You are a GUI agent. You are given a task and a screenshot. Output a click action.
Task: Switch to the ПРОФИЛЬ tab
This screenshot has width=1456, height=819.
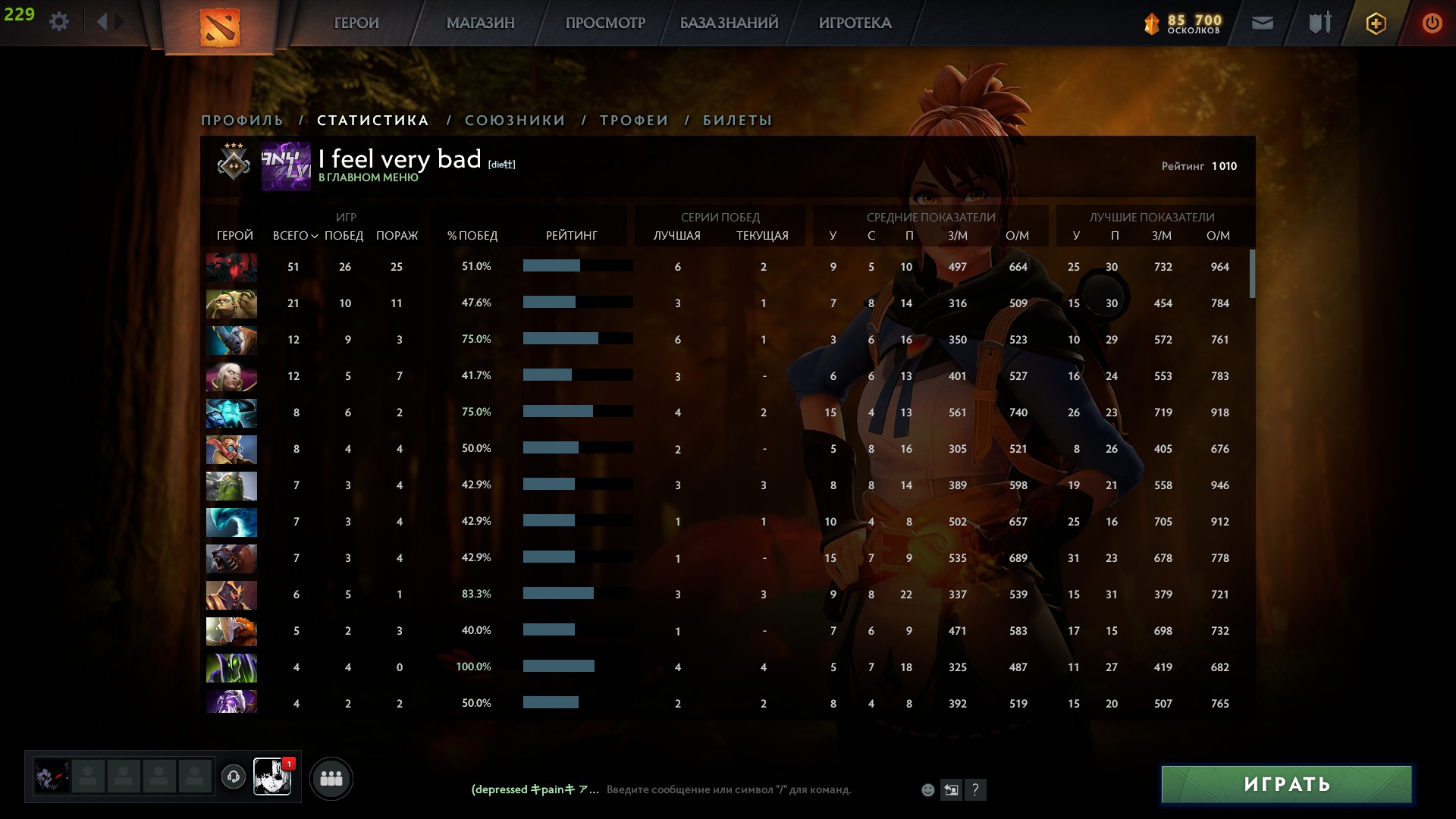click(x=241, y=120)
